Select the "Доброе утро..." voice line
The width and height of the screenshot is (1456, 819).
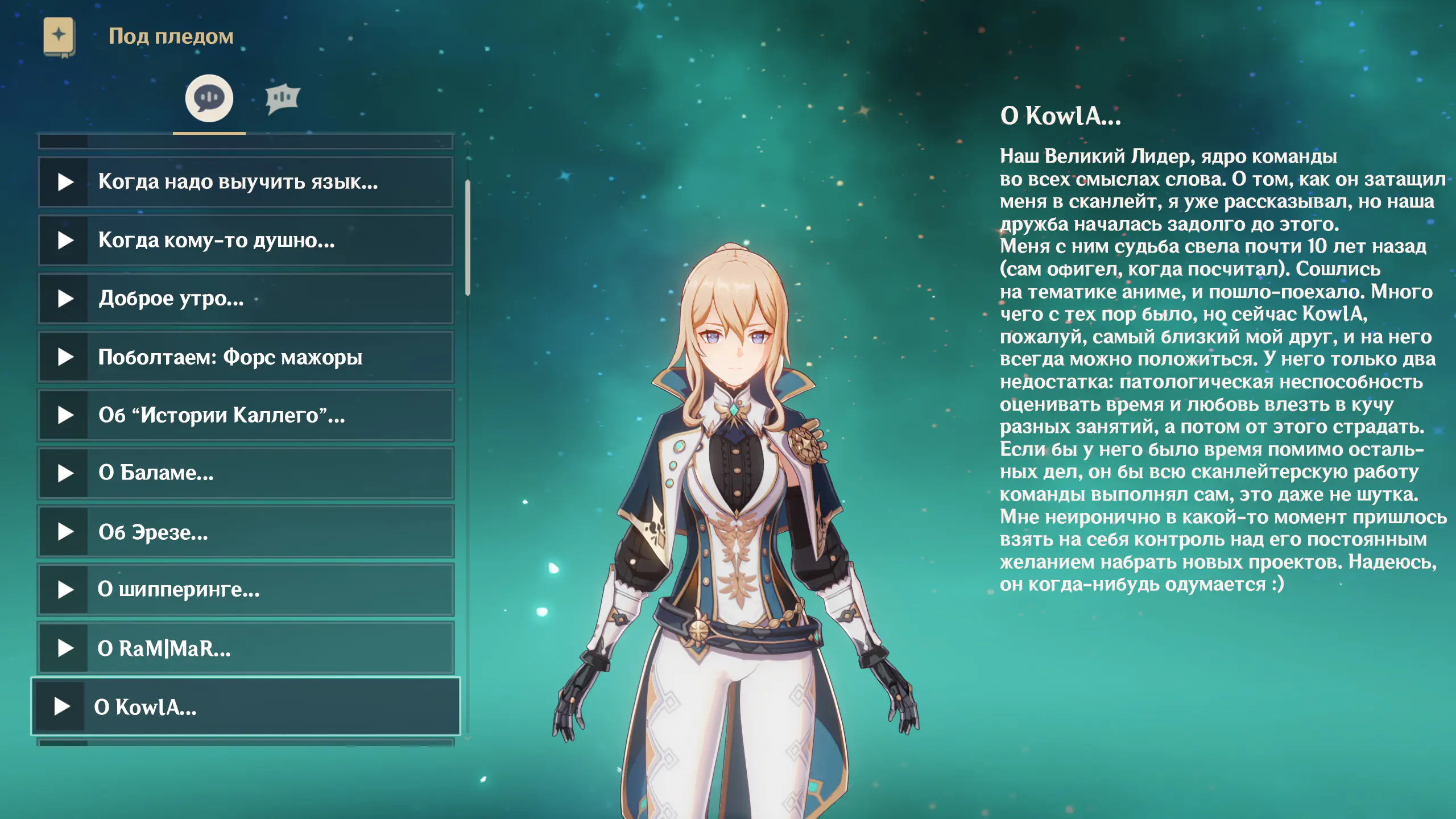(246, 299)
